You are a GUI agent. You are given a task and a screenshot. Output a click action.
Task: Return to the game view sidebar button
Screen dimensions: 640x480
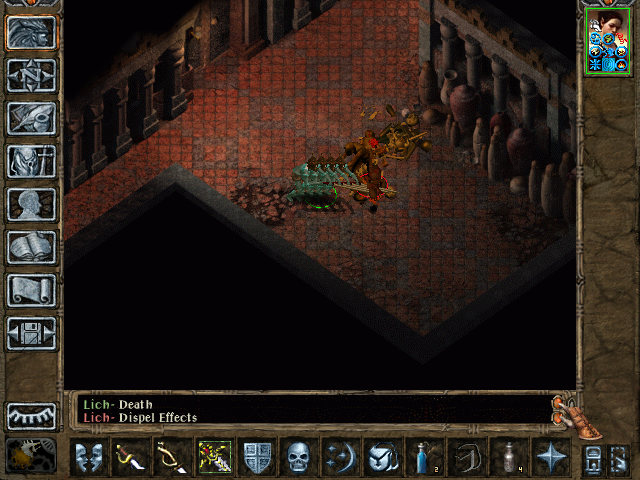pyautogui.click(x=31, y=33)
